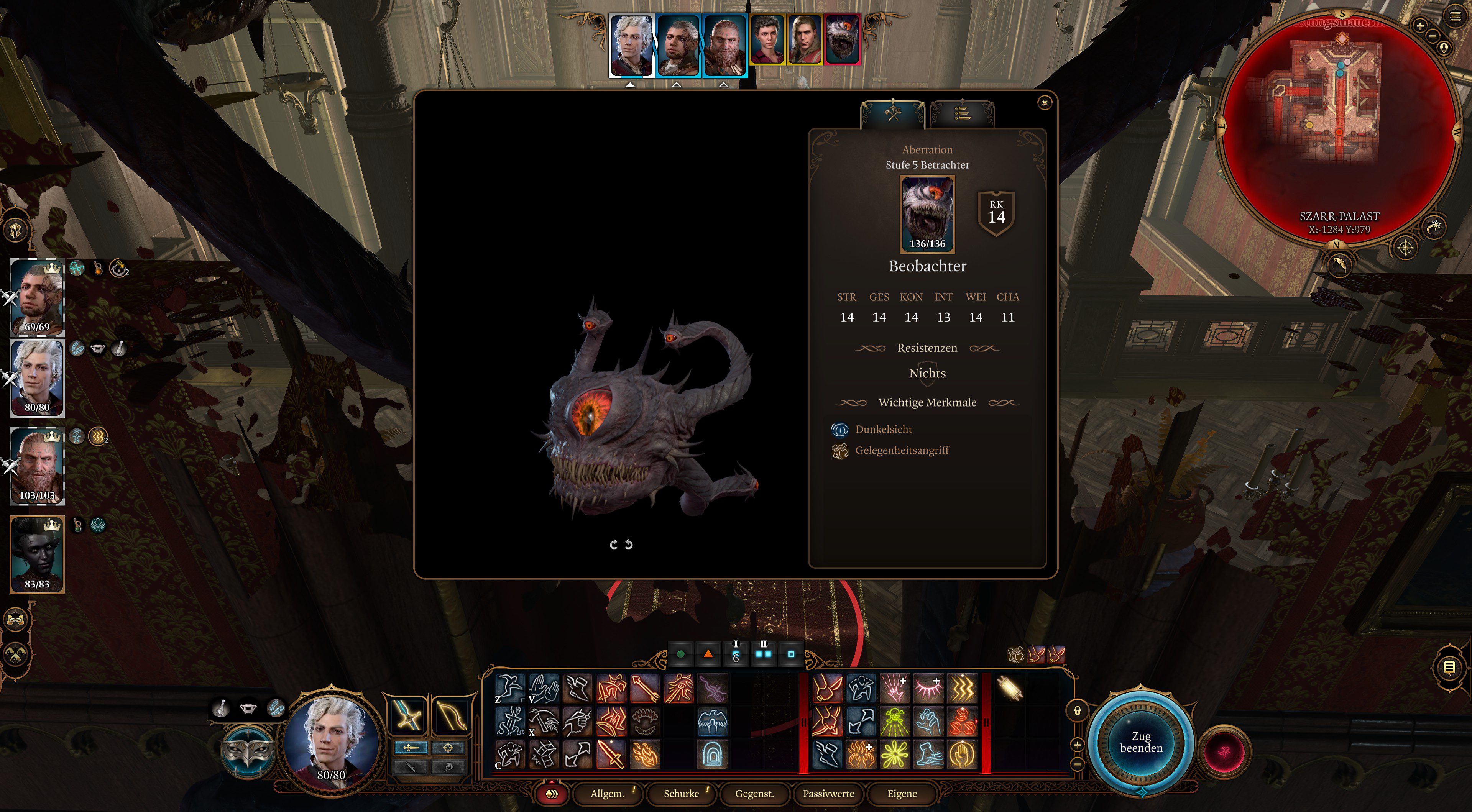This screenshot has width=1472, height=812.
Task: Switch to the Schurke hotbar tab
Action: [681, 793]
